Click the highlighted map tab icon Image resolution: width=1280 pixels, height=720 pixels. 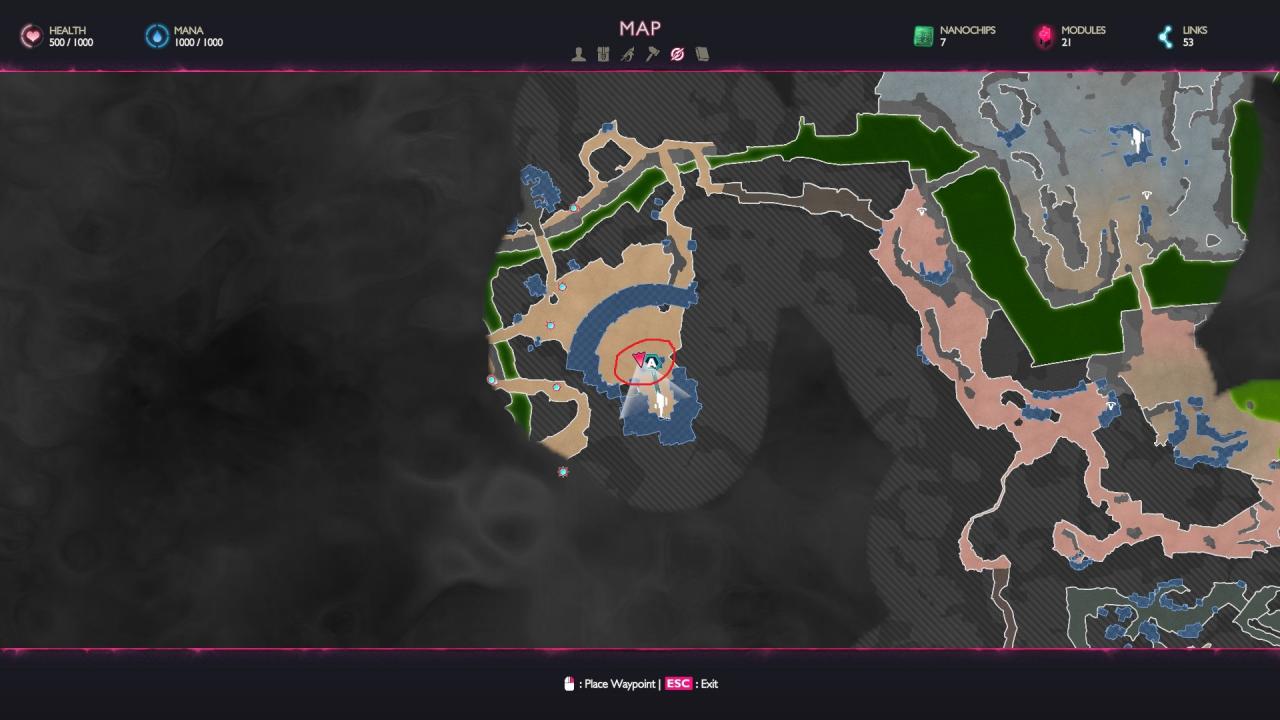tap(677, 55)
